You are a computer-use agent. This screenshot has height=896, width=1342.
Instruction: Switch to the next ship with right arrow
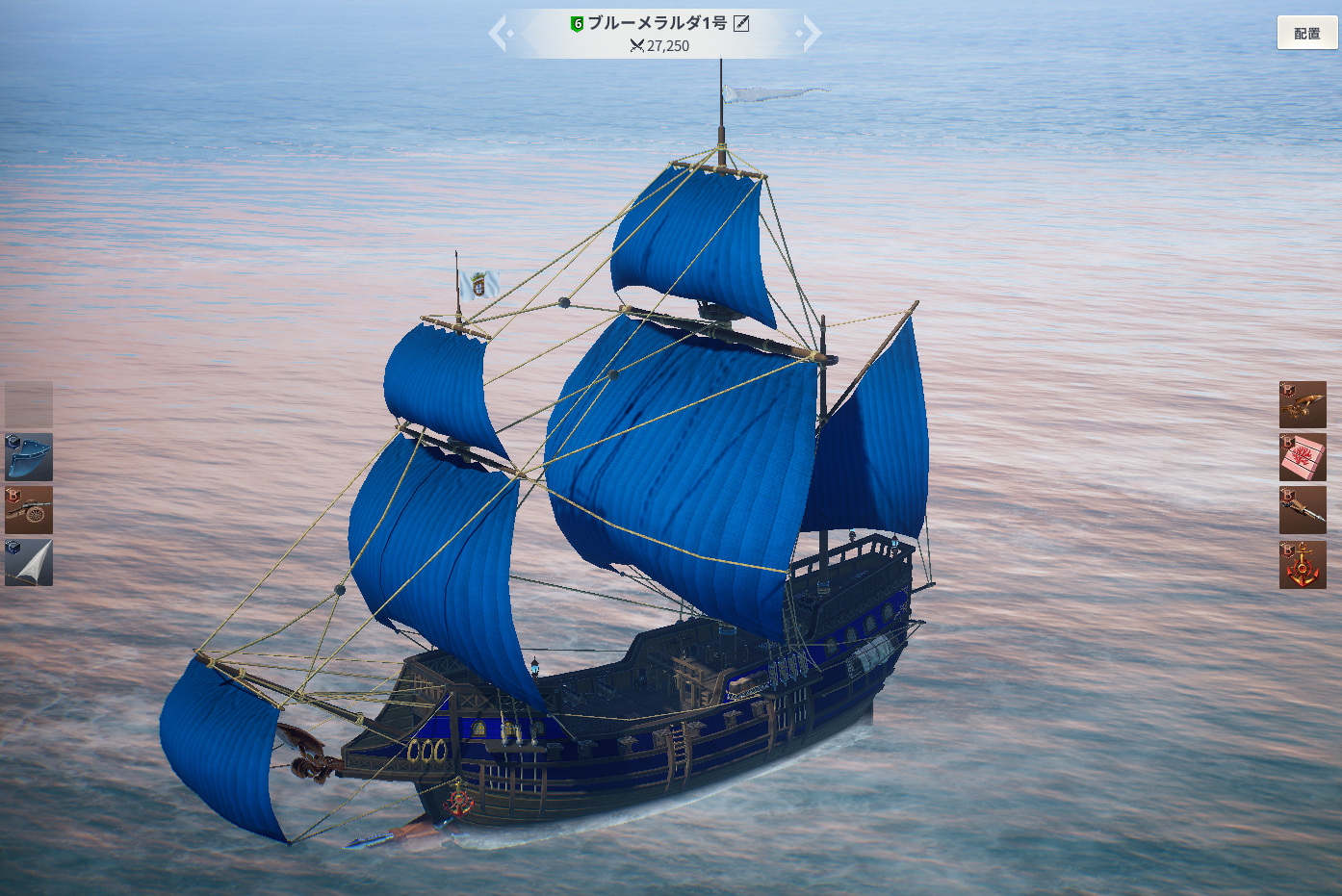(810, 34)
